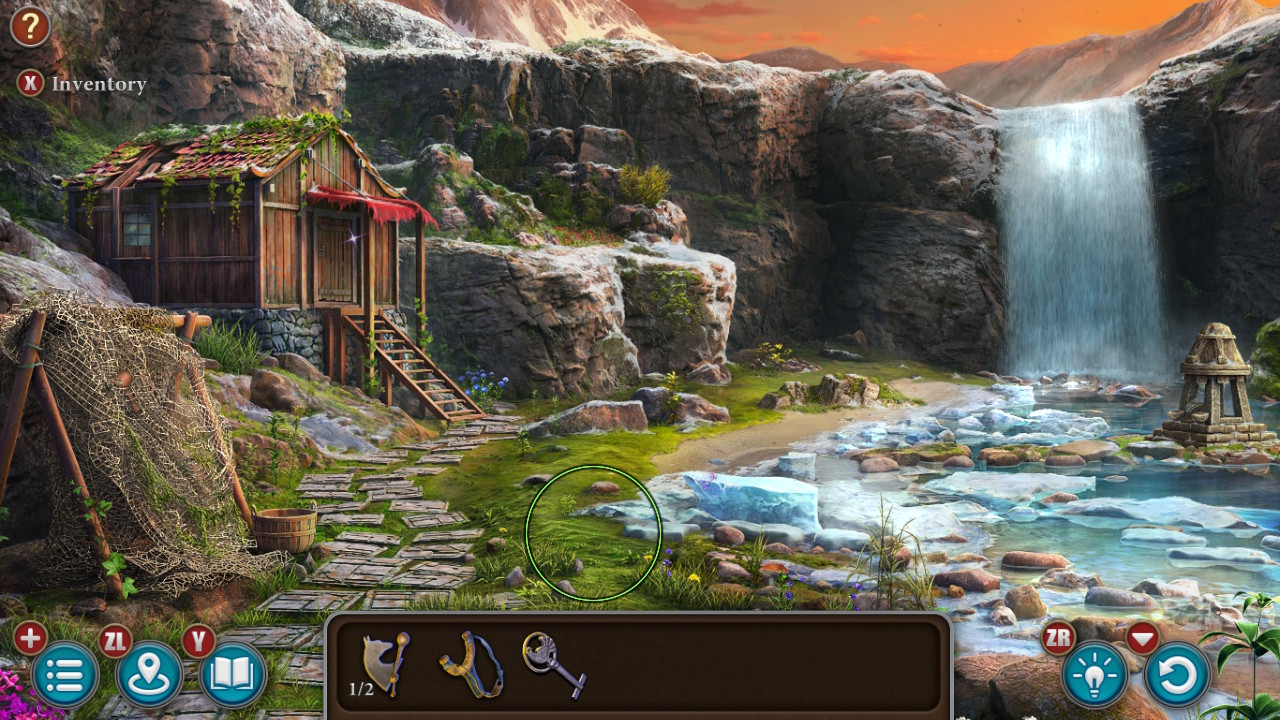Click the 1/2 progress counter
The image size is (1280, 720).
click(x=362, y=690)
